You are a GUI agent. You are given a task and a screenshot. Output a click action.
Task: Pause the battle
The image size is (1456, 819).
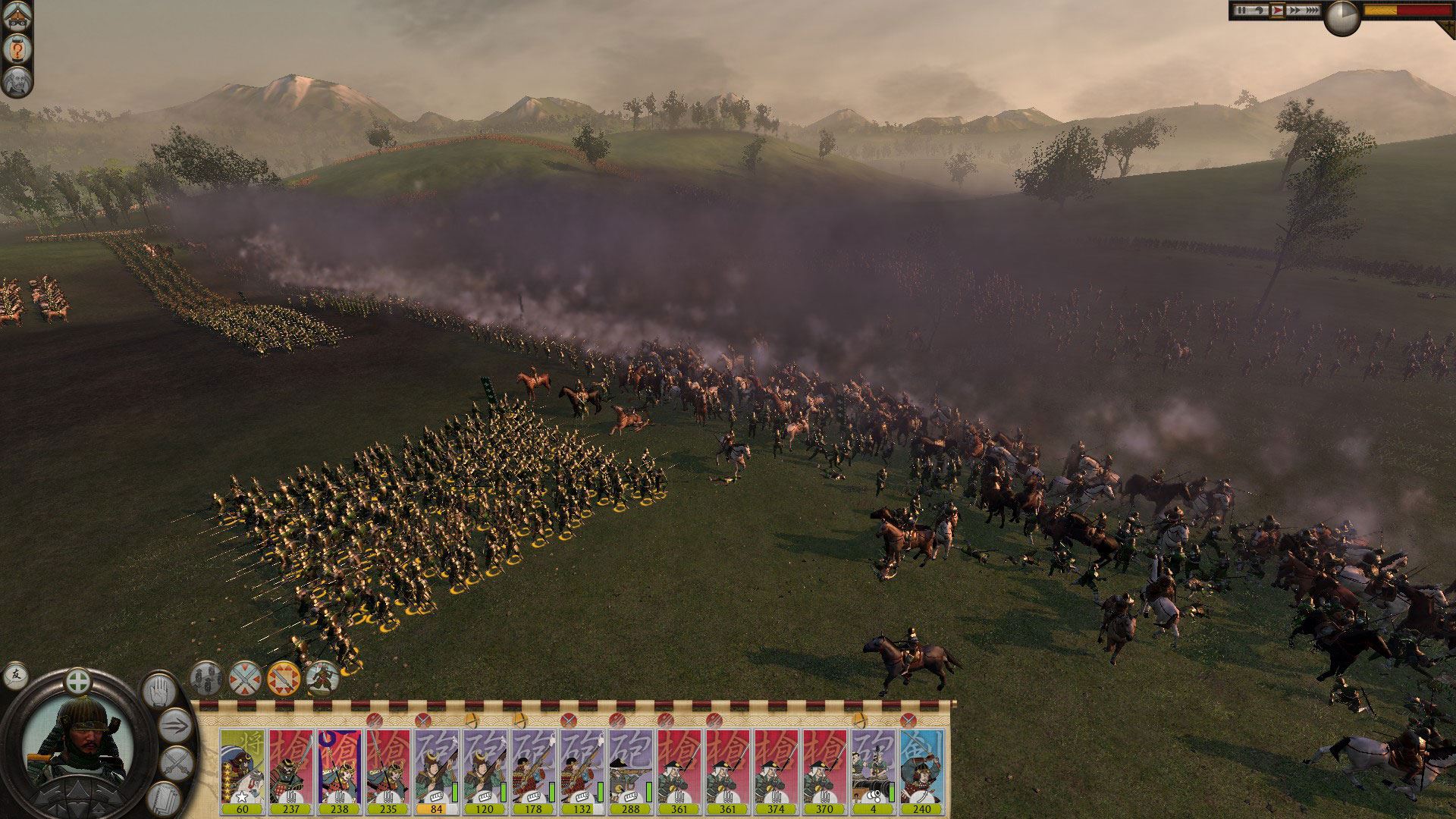click(x=1241, y=11)
